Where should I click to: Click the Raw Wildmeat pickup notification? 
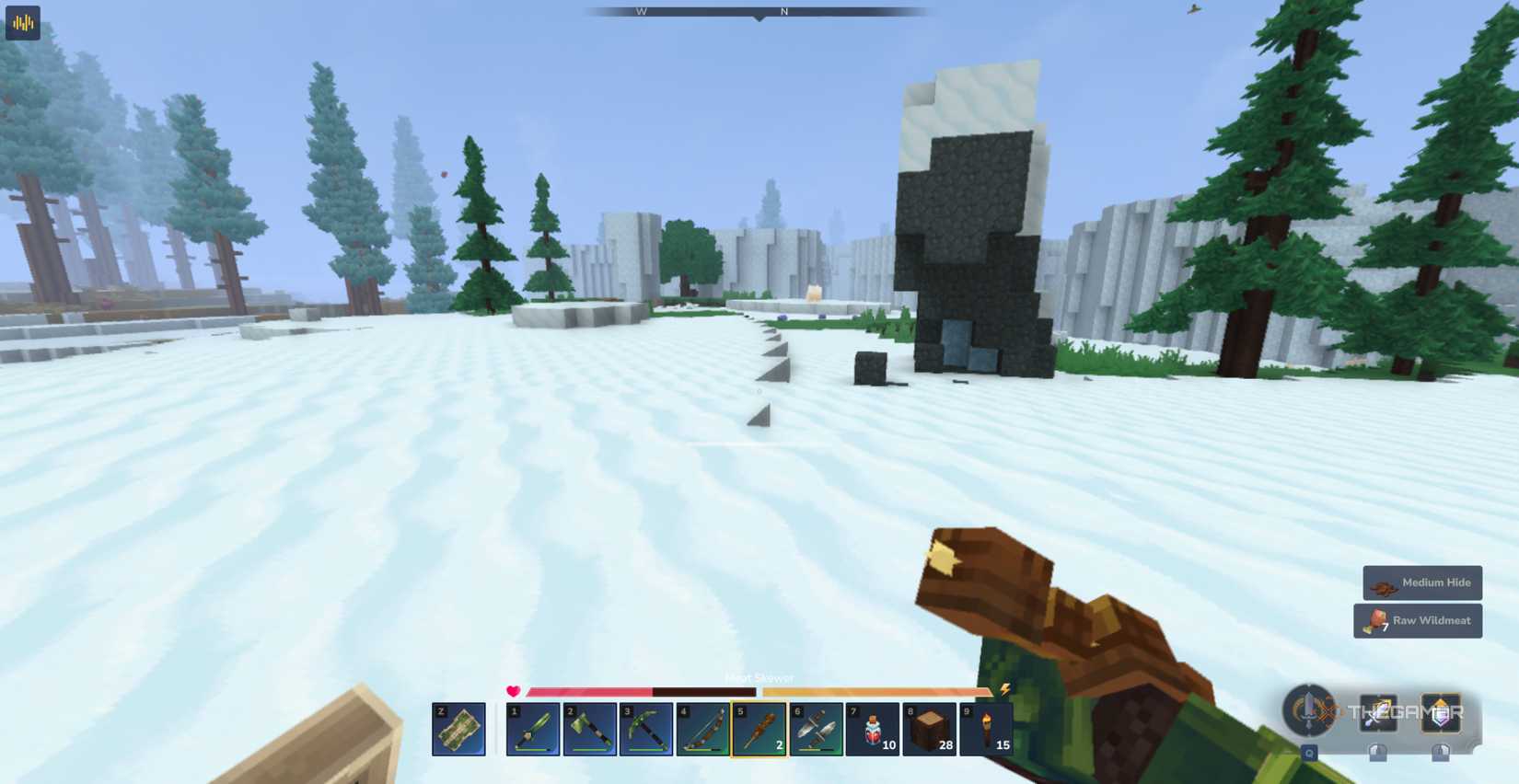(x=1417, y=620)
